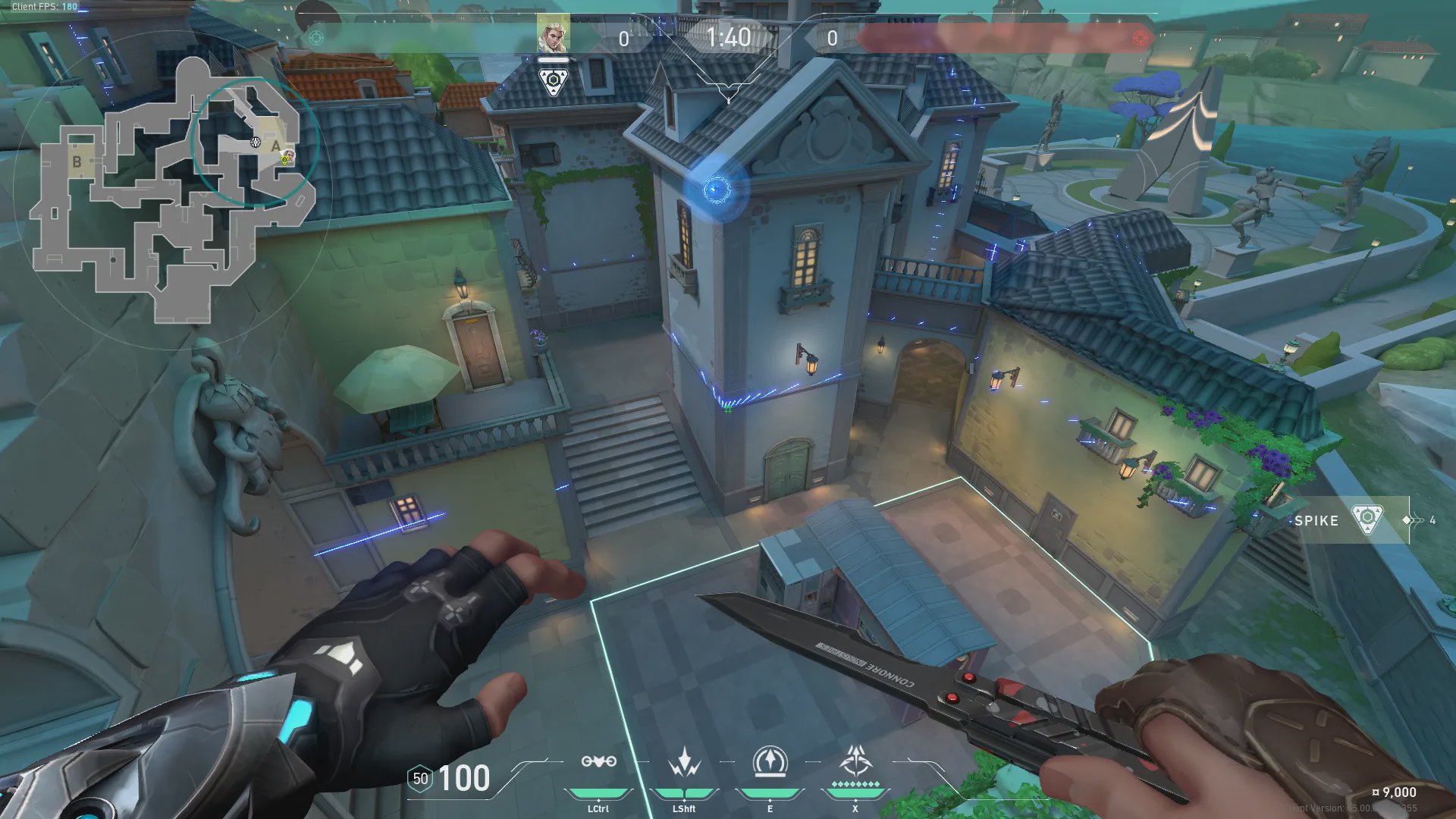The width and height of the screenshot is (1456, 819).
Task: Activate the Recon Bolt ability icon
Action: click(x=770, y=761)
